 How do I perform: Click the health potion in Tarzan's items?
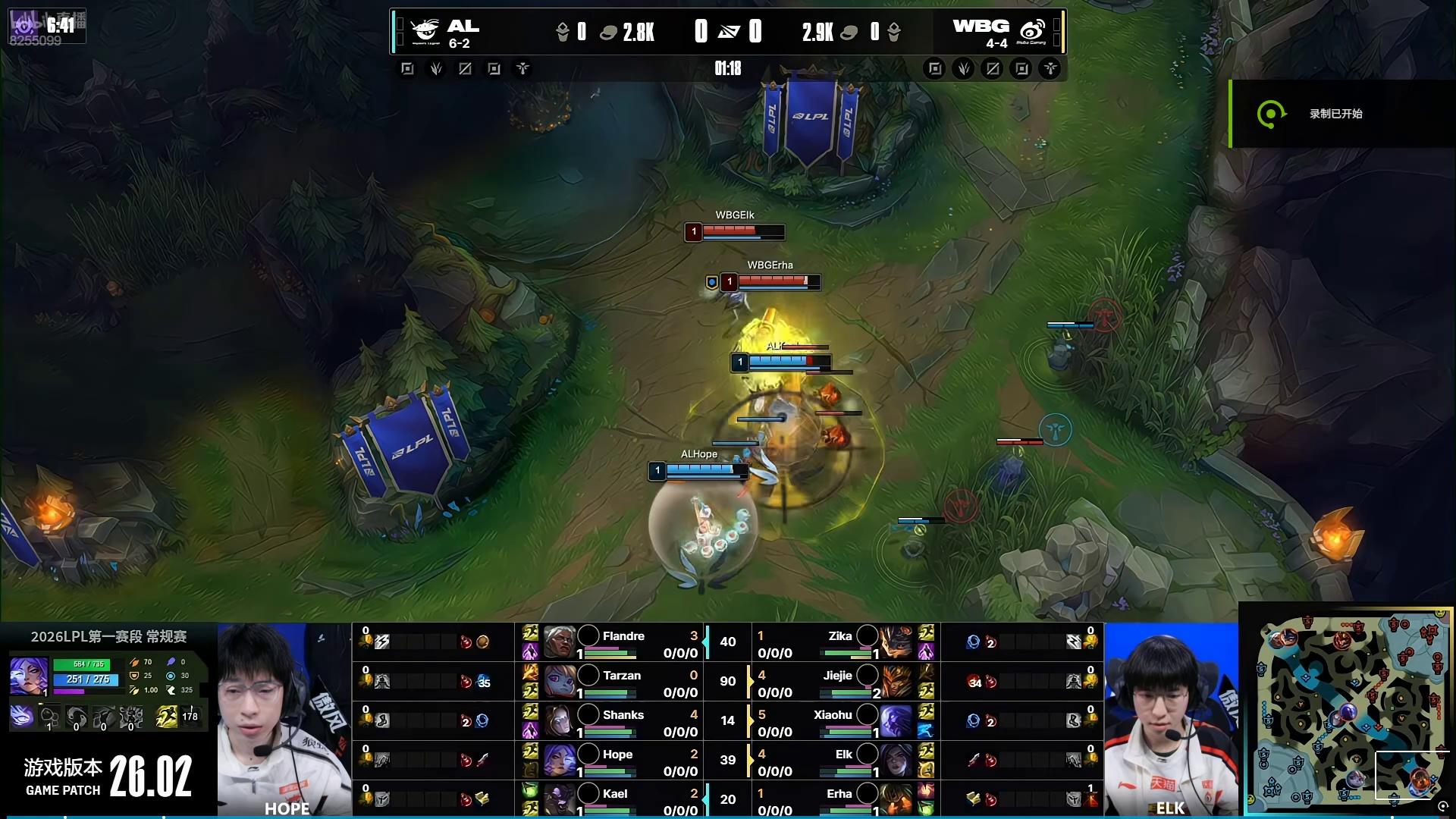466,682
